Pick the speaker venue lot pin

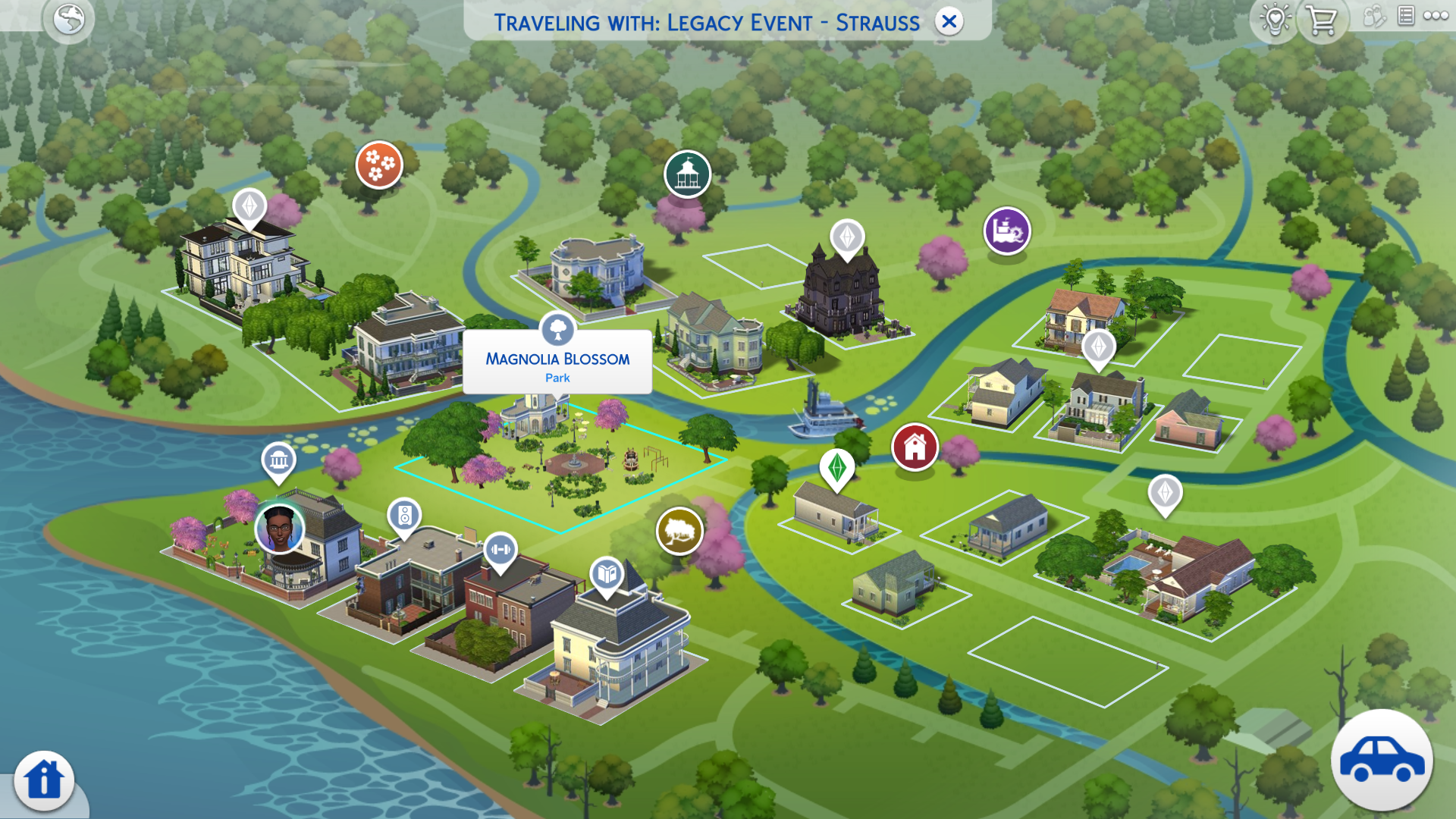tap(404, 516)
